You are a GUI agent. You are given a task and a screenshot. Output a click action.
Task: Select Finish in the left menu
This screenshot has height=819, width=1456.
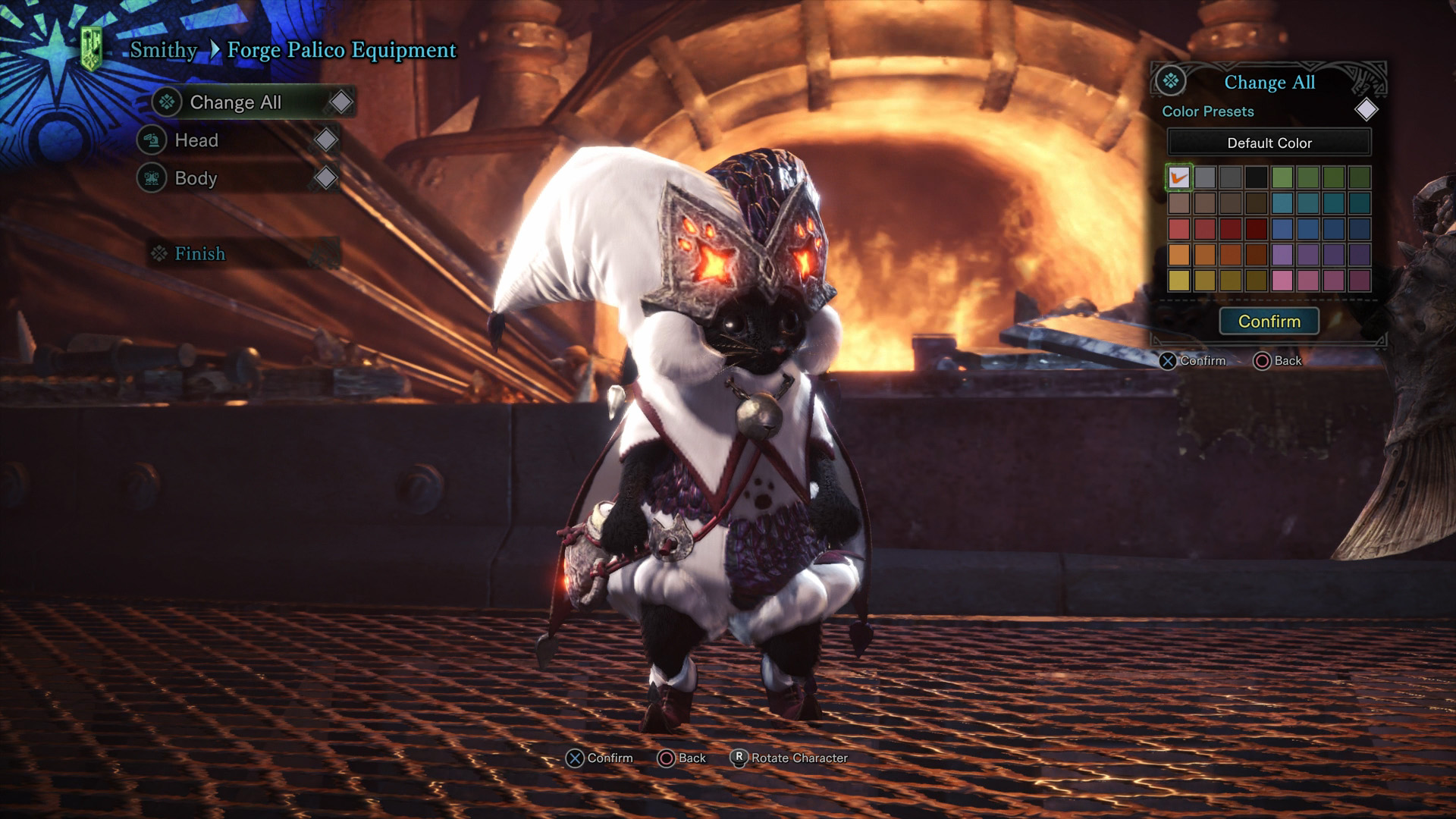pos(199,254)
